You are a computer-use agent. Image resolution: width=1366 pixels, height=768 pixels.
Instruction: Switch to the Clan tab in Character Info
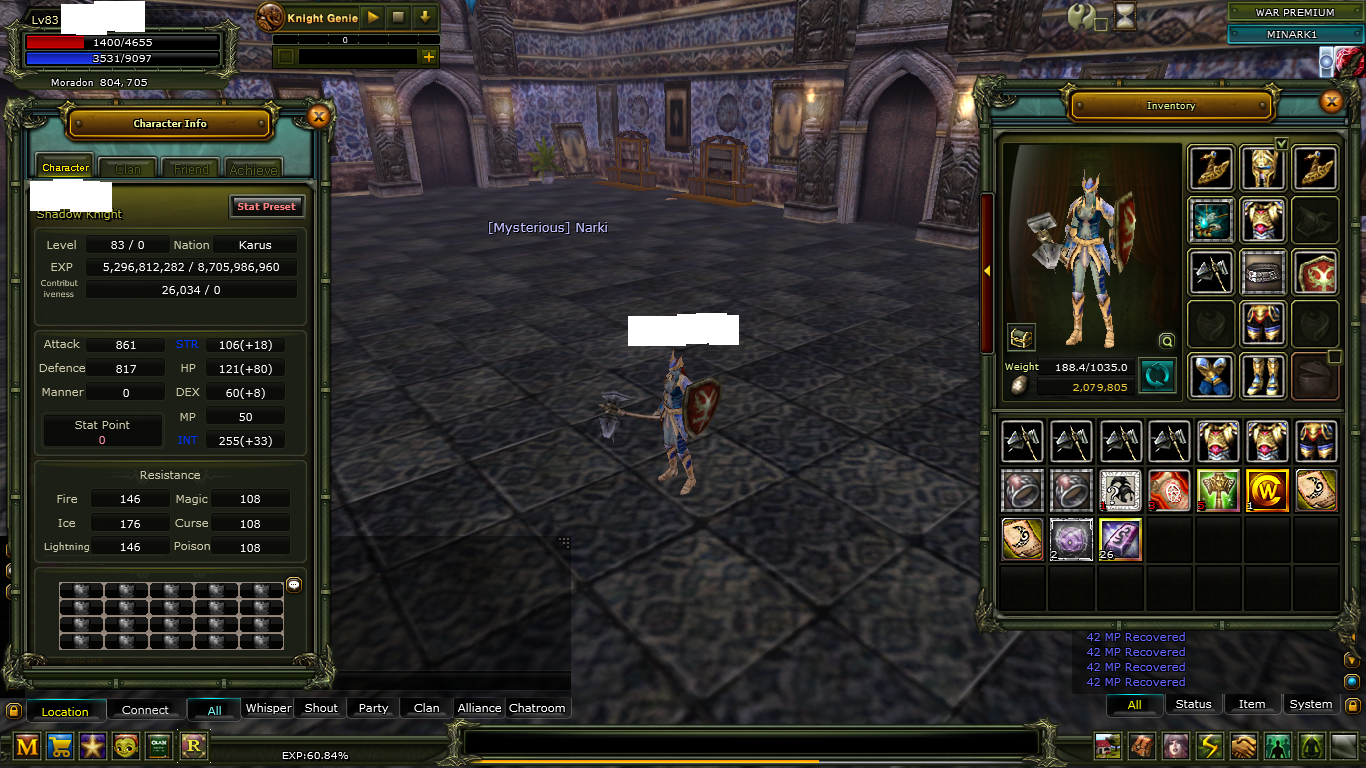point(127,168)
